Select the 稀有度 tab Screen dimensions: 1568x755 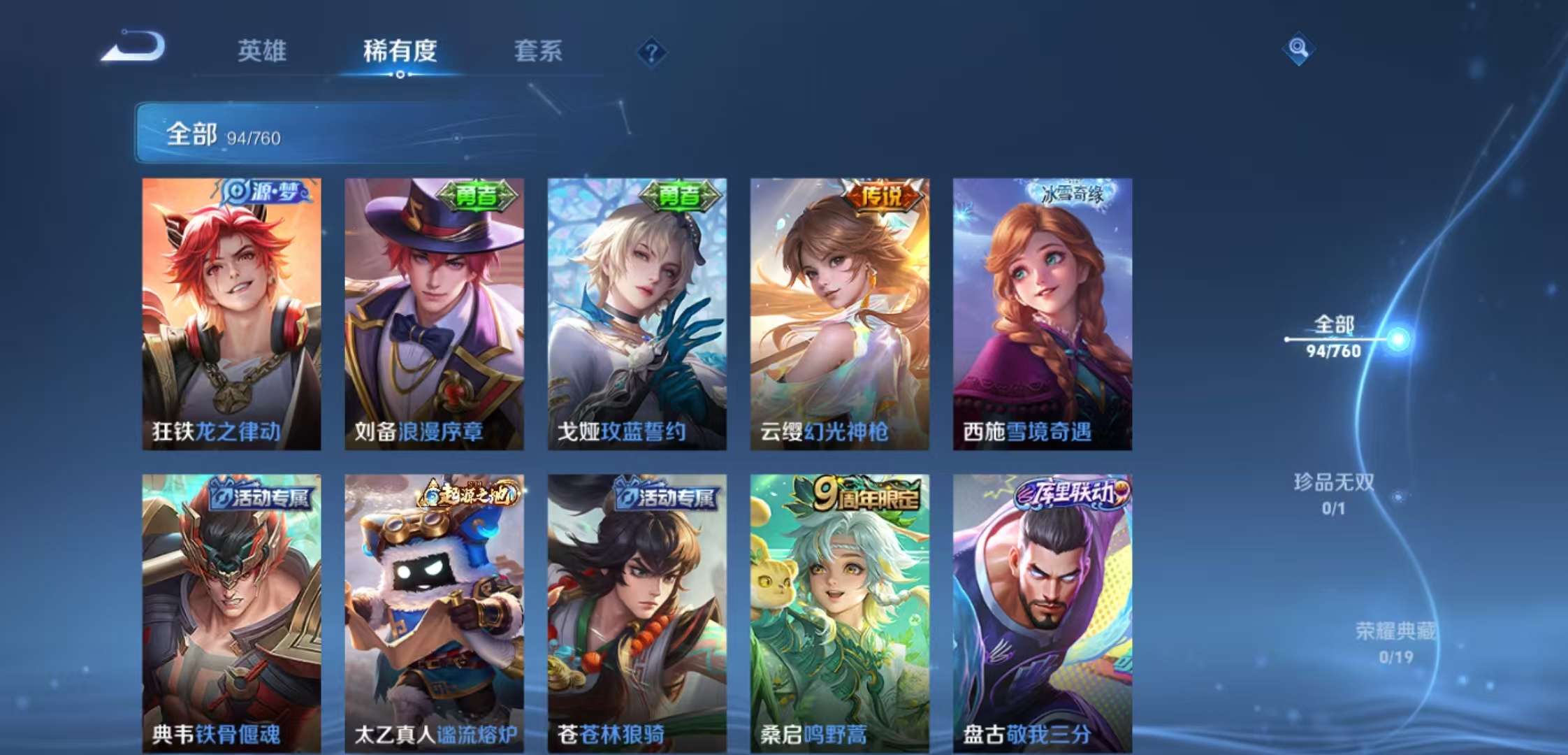click(399, 52)
